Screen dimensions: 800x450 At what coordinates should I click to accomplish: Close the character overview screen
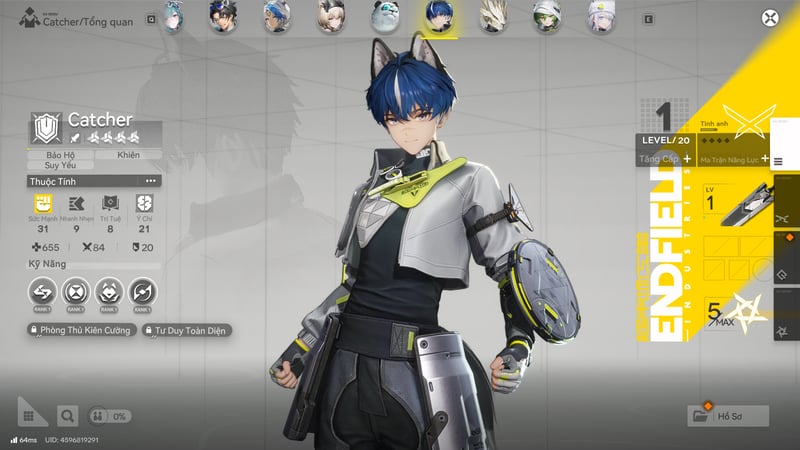pos(769,17)
